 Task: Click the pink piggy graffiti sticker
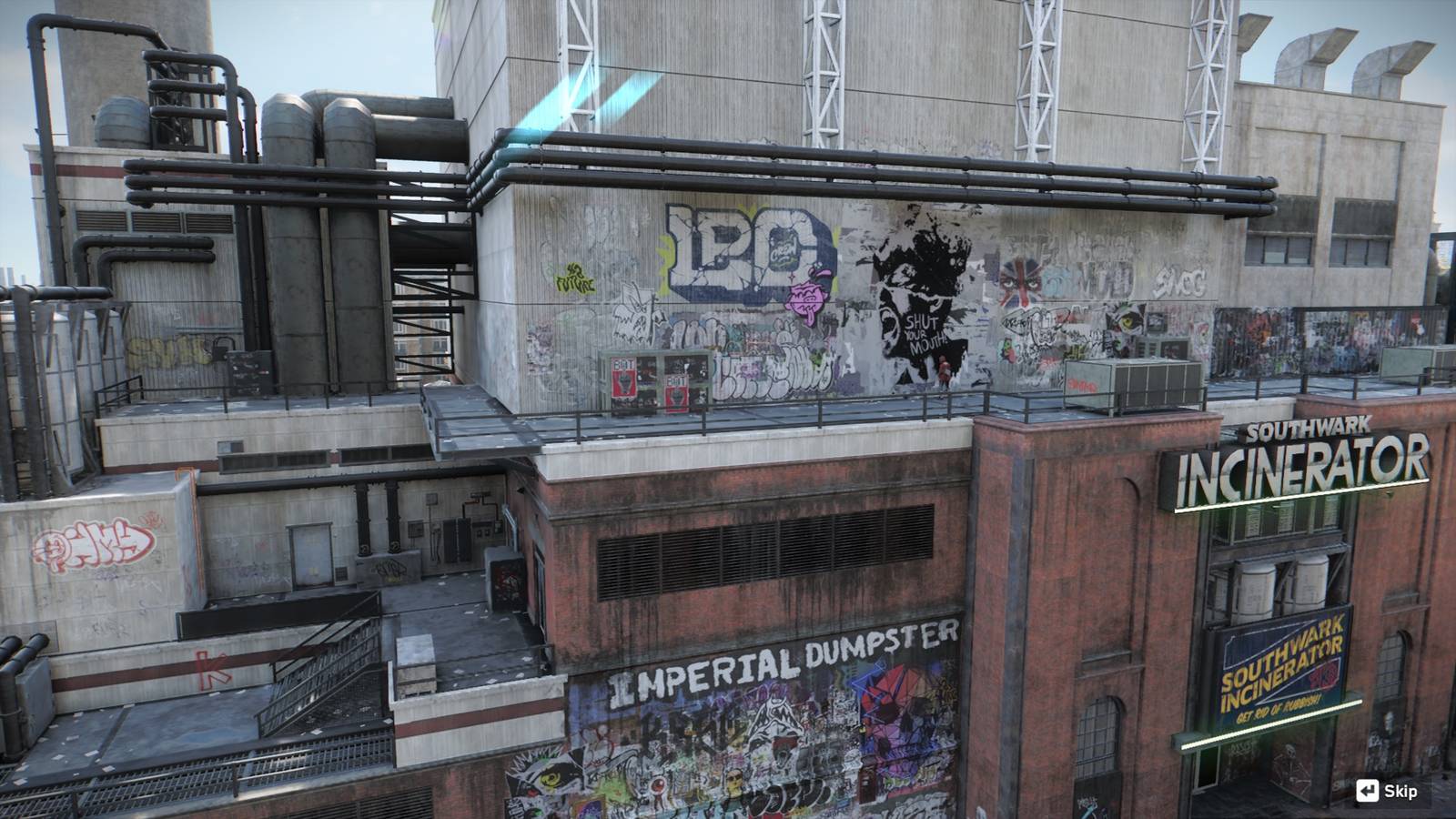click(x=808, y=294)
